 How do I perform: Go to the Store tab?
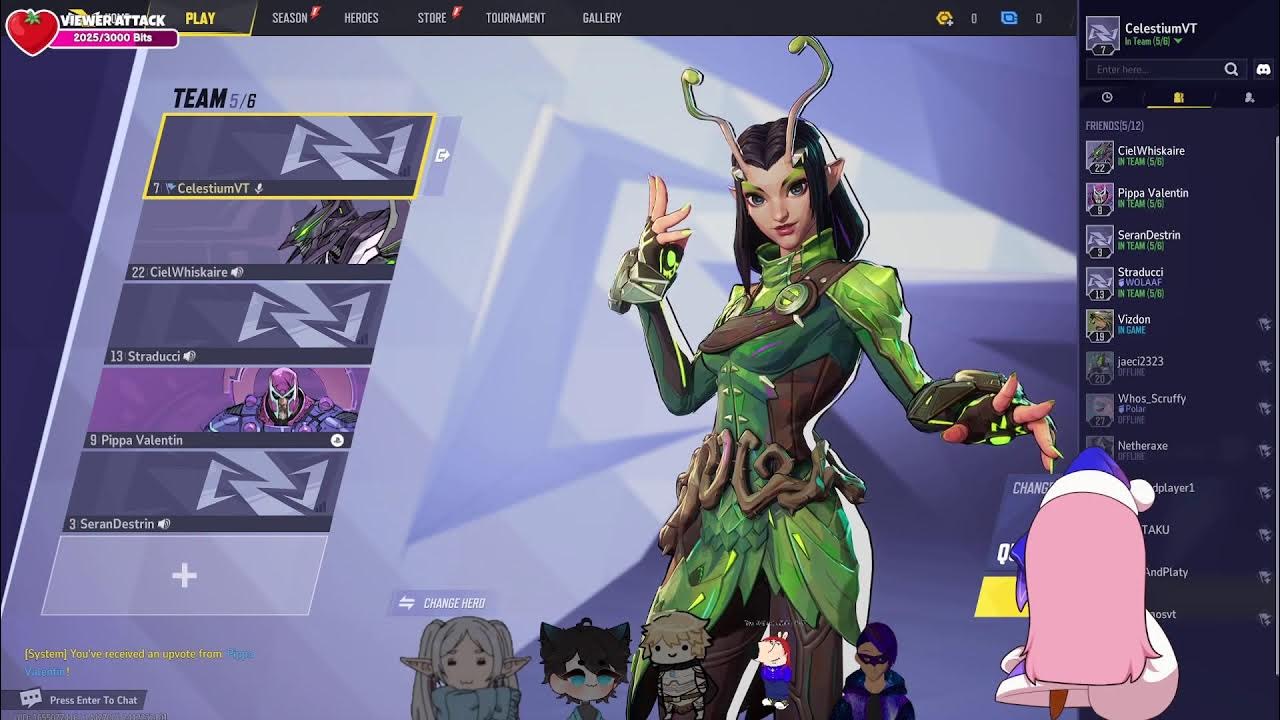pos(432,18)
